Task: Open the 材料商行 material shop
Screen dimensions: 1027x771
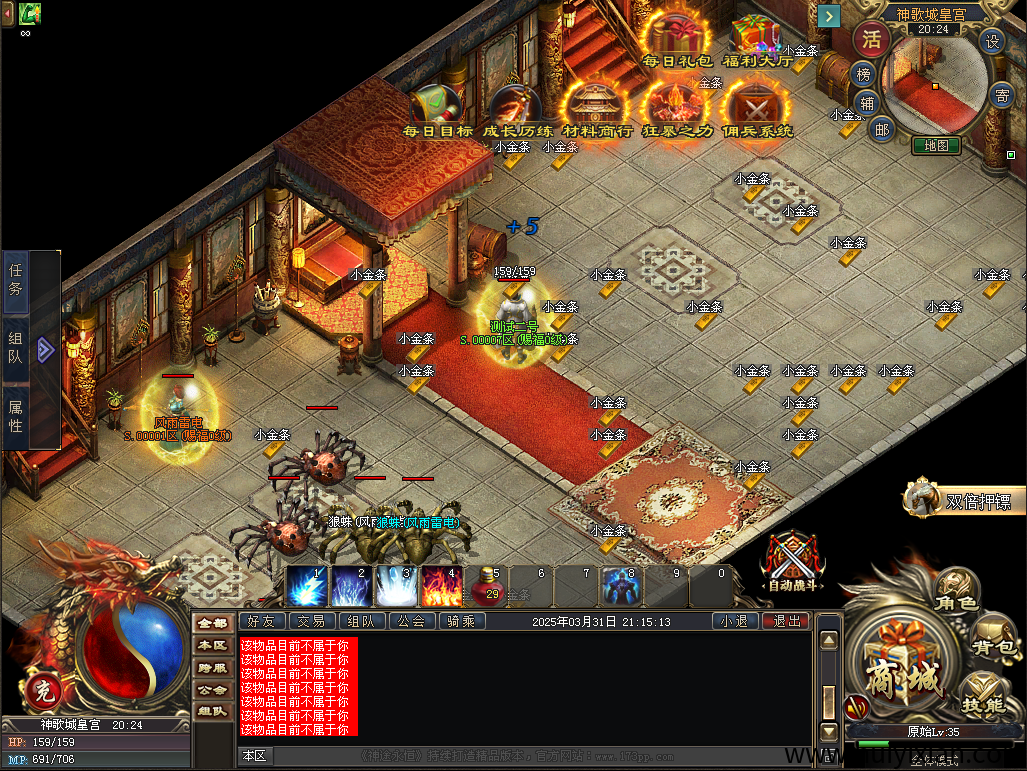Action: tap(597, 108)
